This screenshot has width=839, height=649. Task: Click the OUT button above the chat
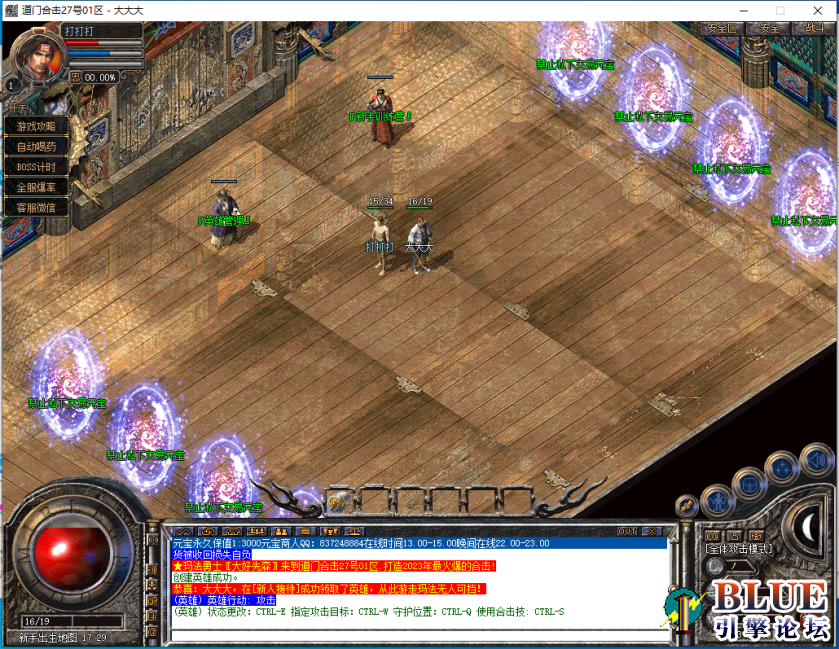point(627,530)
